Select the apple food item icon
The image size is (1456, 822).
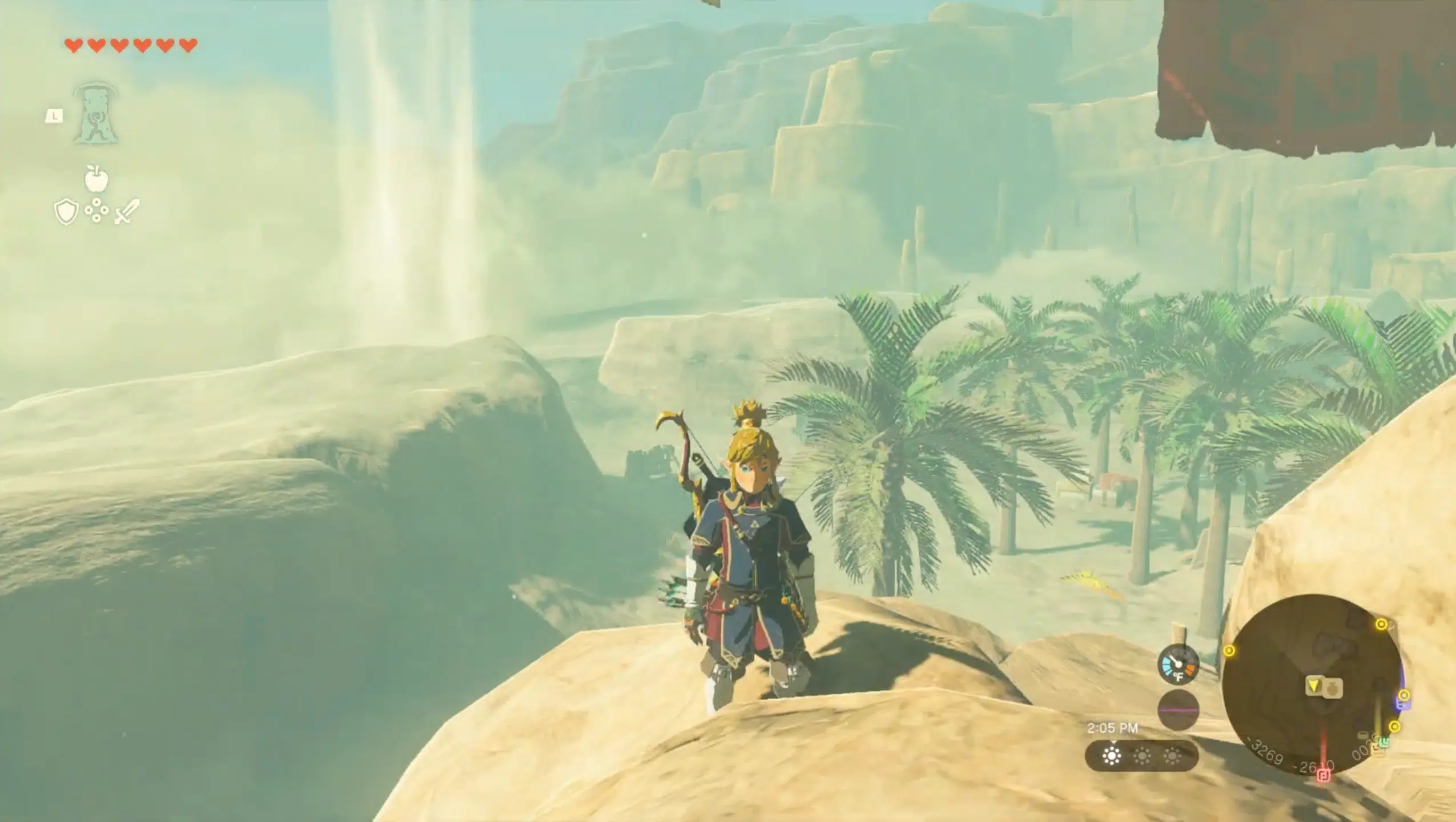pos(95,179)
